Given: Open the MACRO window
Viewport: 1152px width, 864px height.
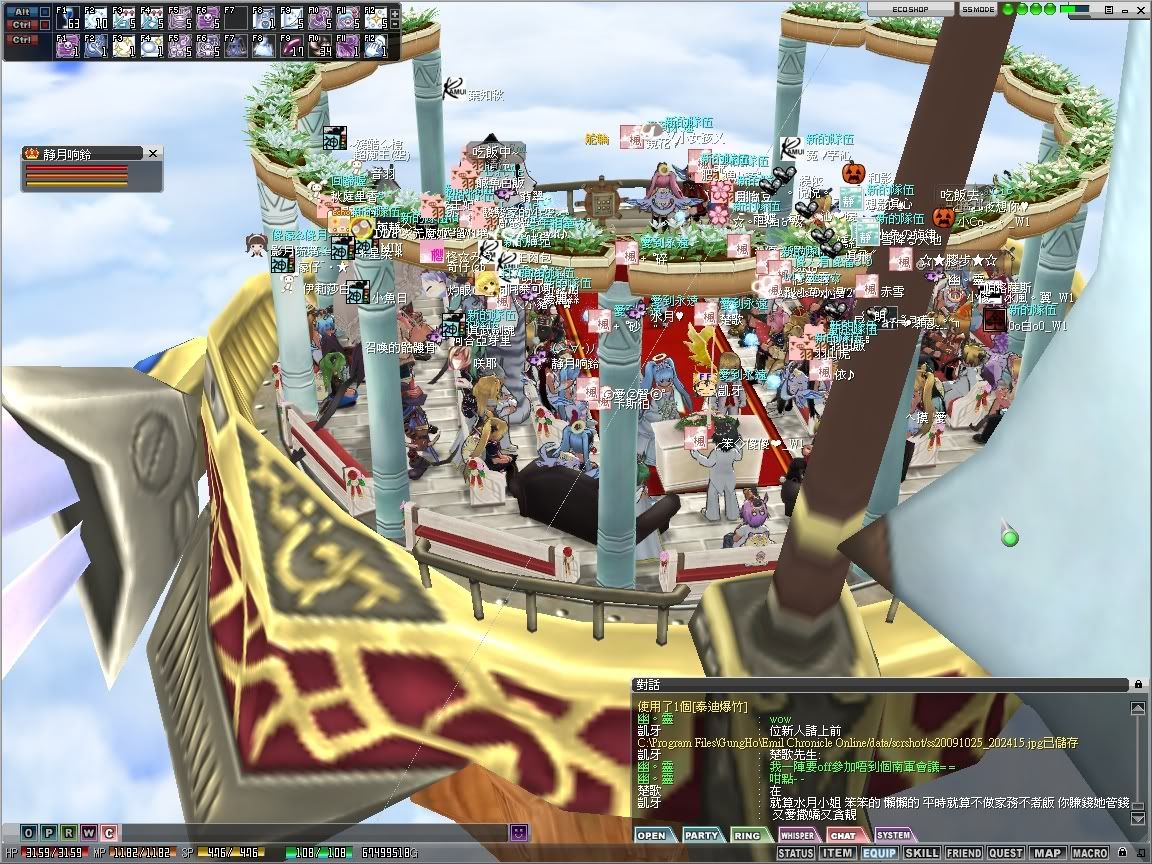Looking at the screenshot, I should [x=1089, y=853].
